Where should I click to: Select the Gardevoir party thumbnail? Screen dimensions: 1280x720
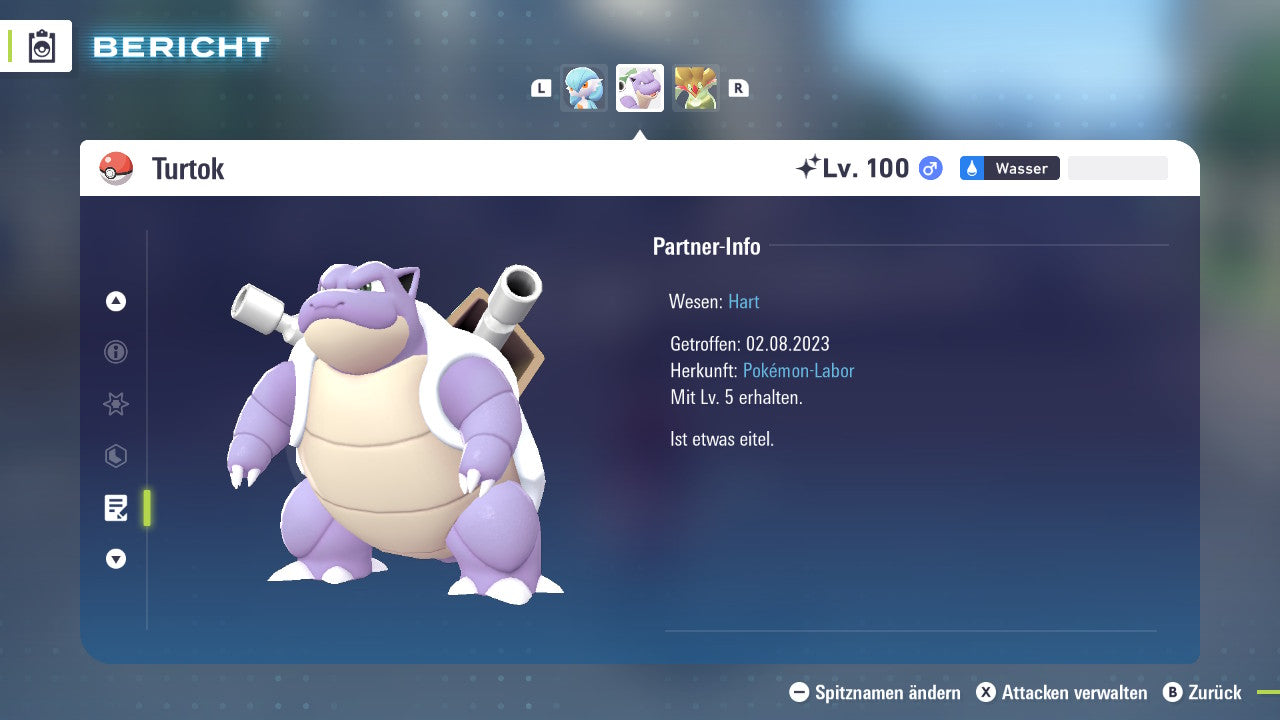point(584,88)
